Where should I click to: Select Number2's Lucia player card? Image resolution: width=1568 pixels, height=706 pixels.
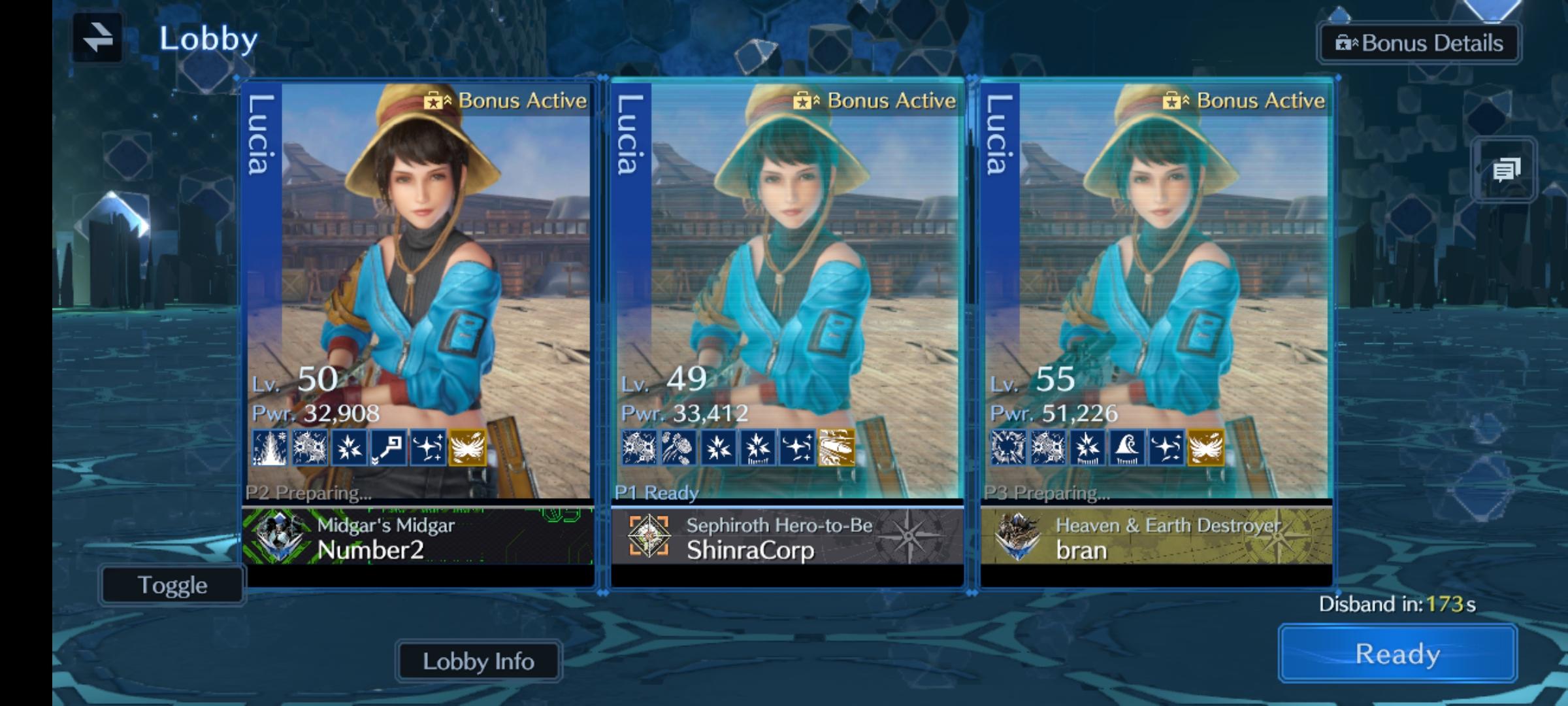click(x=418, y=288)
